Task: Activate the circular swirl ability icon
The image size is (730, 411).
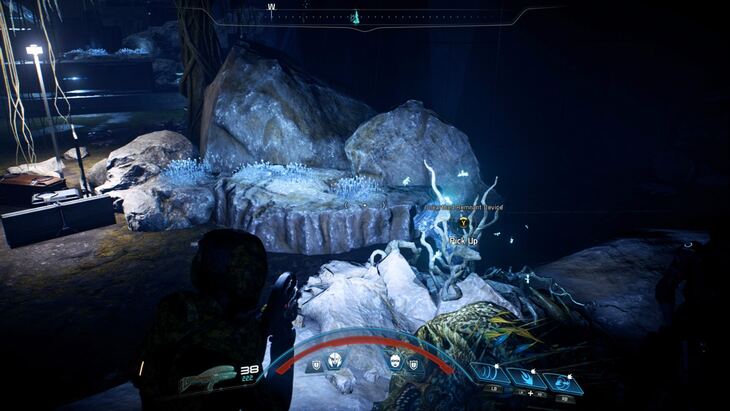Action: tap(561, 381)
